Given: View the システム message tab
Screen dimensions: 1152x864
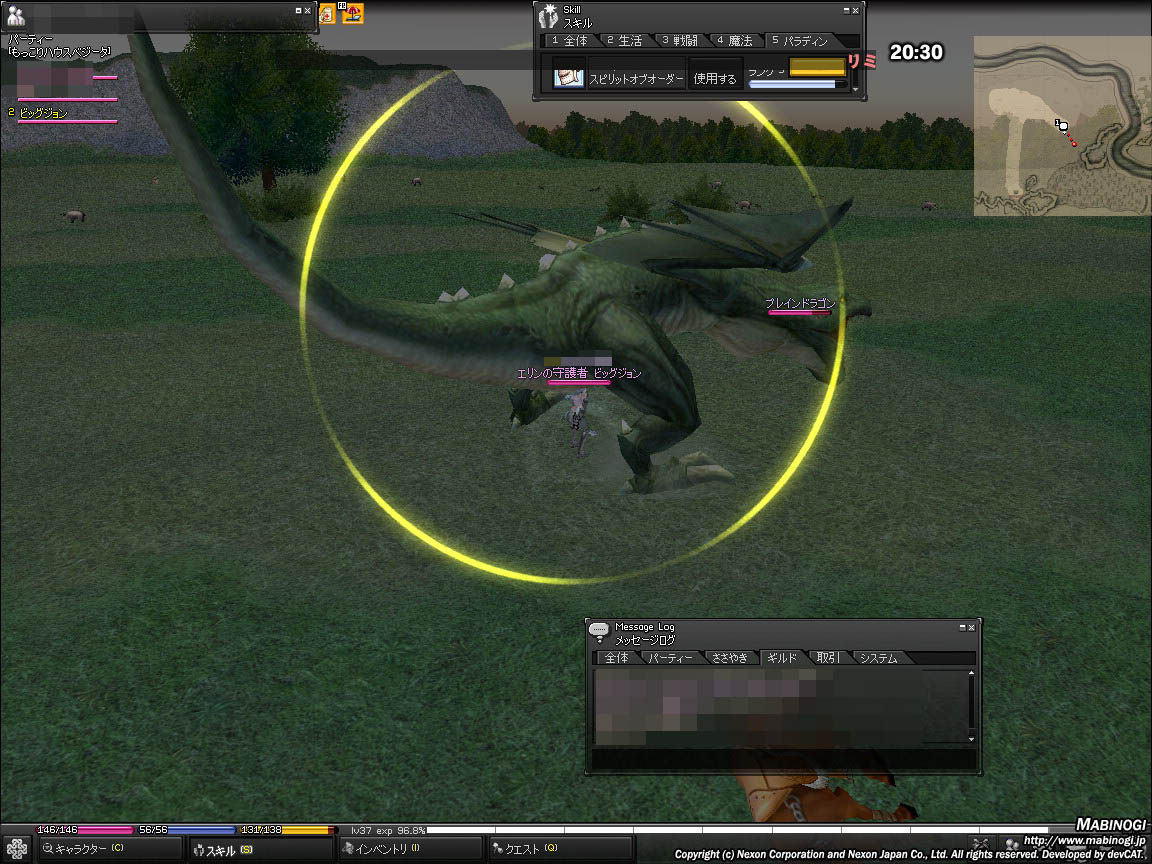Looking at the screenshot, I should click(878, 658).
